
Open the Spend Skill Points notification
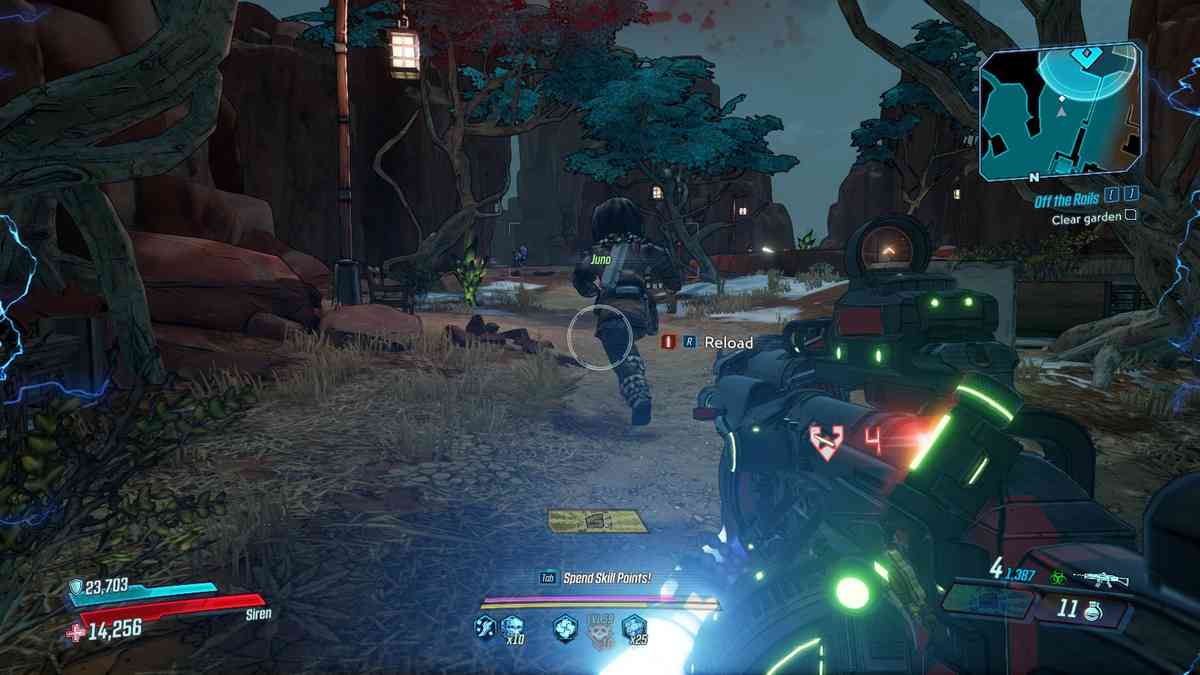click(594, 578)
